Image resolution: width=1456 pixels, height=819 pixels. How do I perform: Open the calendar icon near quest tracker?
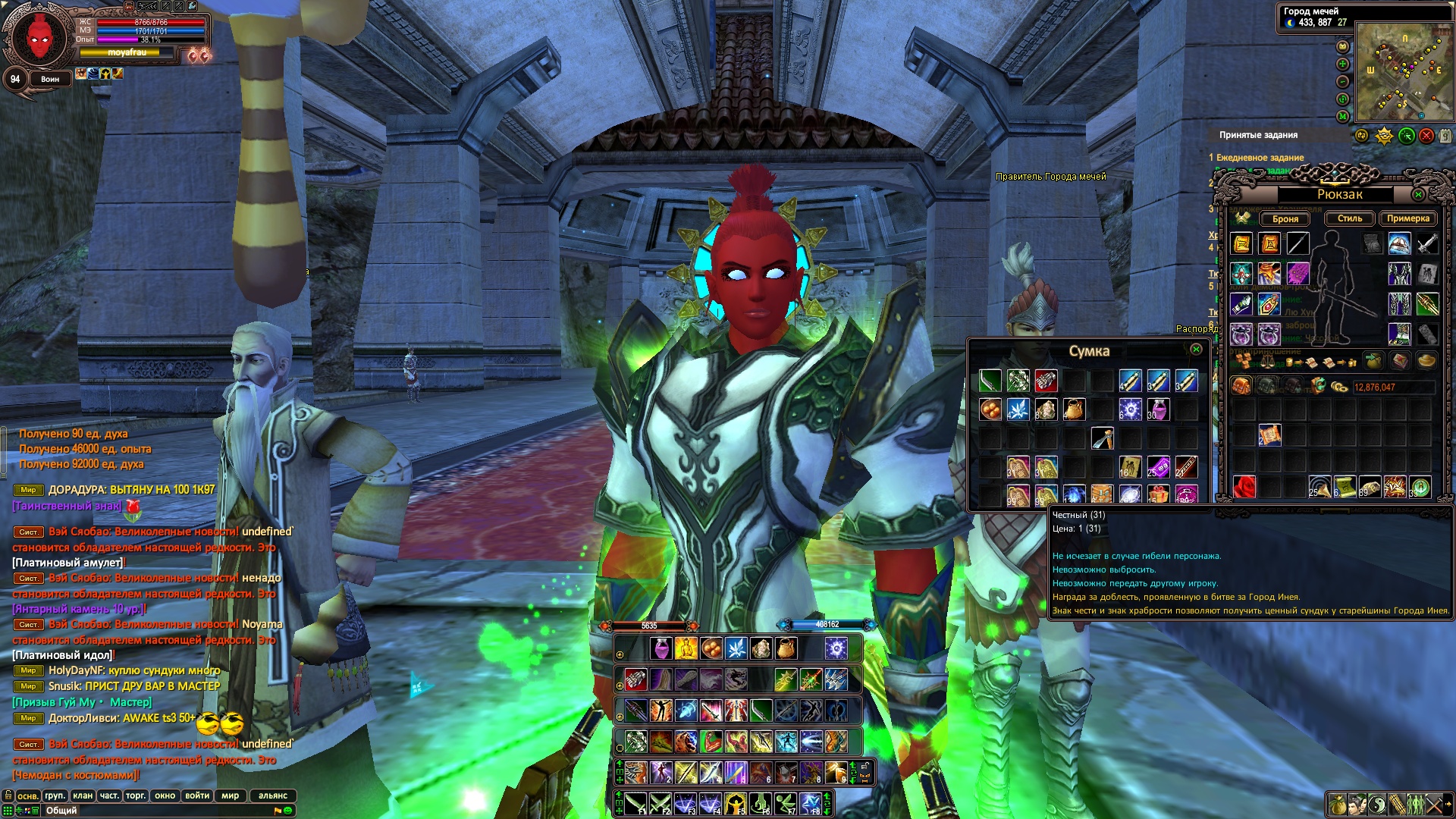tap(1445, 136)
